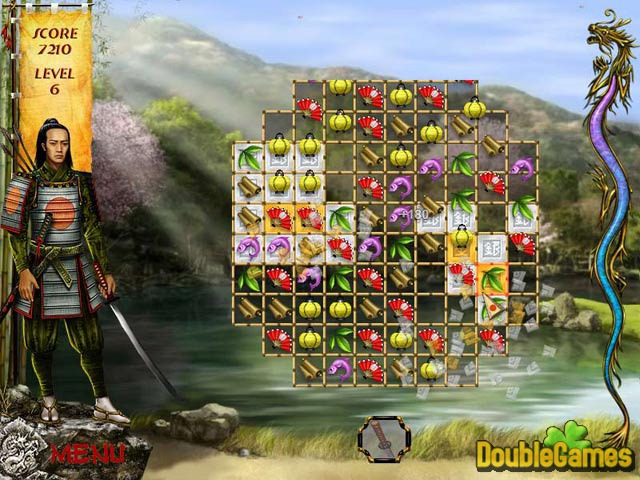
Task: Open the red MENU button
Action: point(87,452)
